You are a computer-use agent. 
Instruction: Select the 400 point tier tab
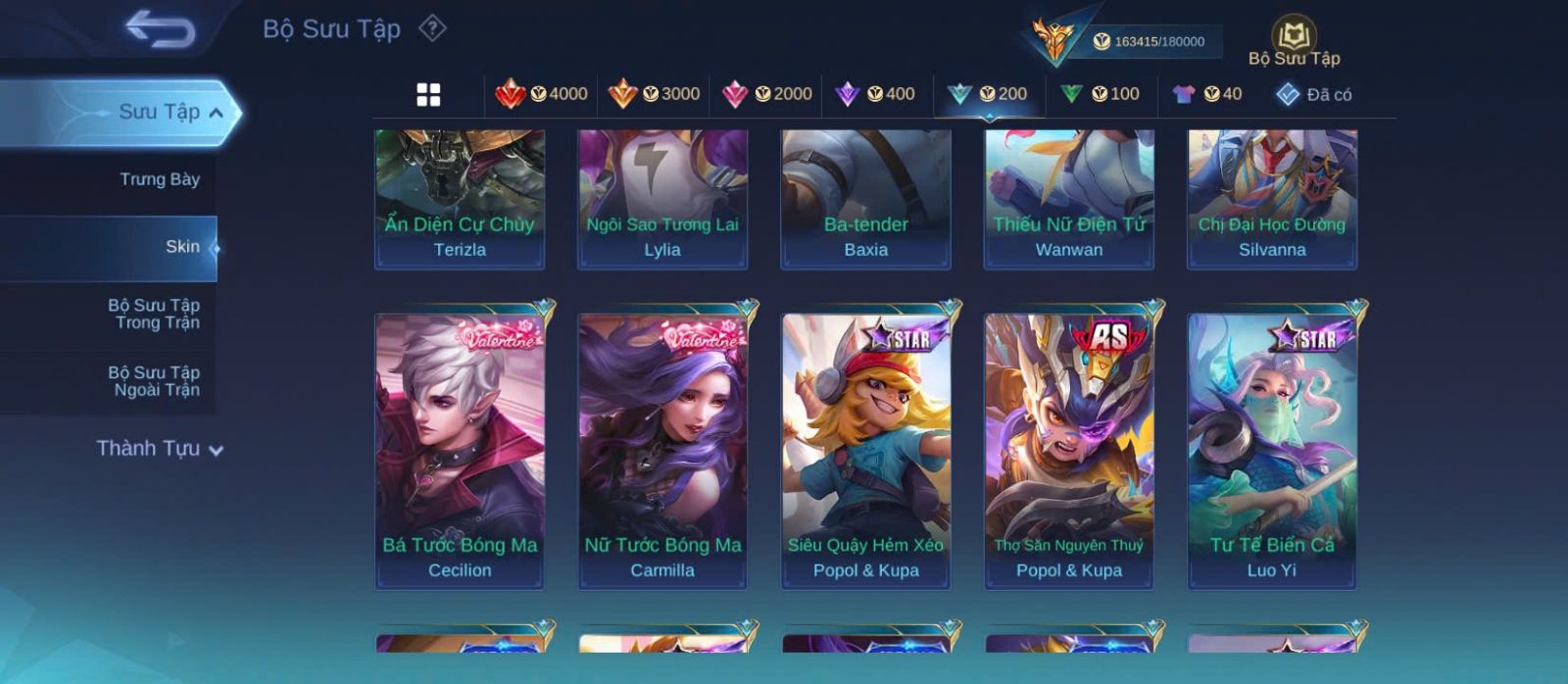click(x=875, y=94)
